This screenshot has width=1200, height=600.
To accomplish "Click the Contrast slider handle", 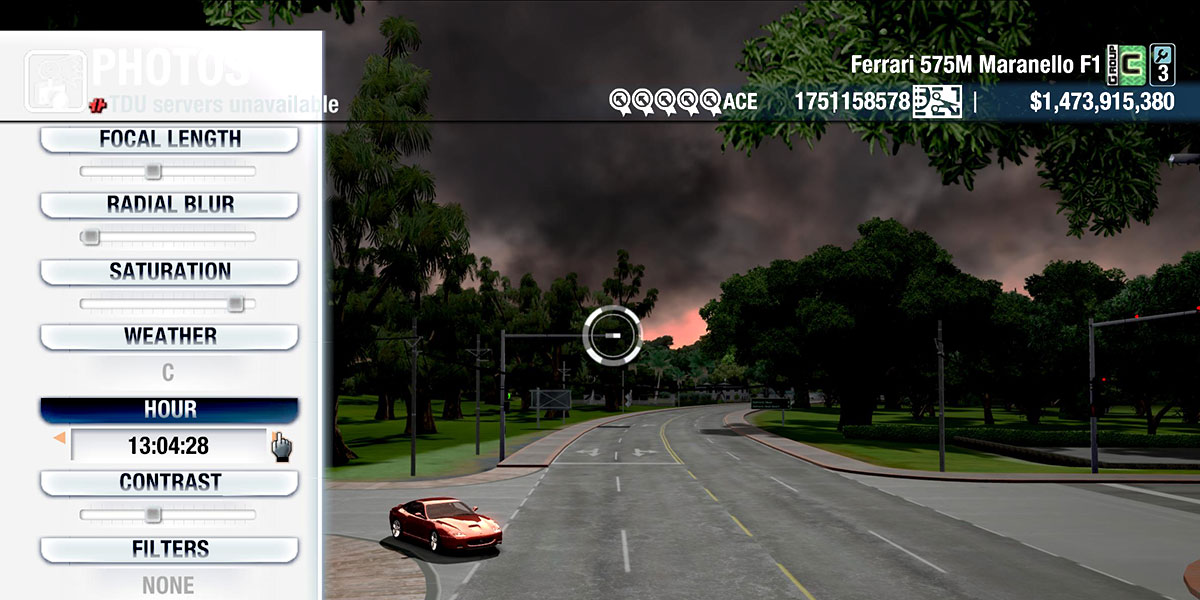I will pyautogui.click(x=153, y=515).
